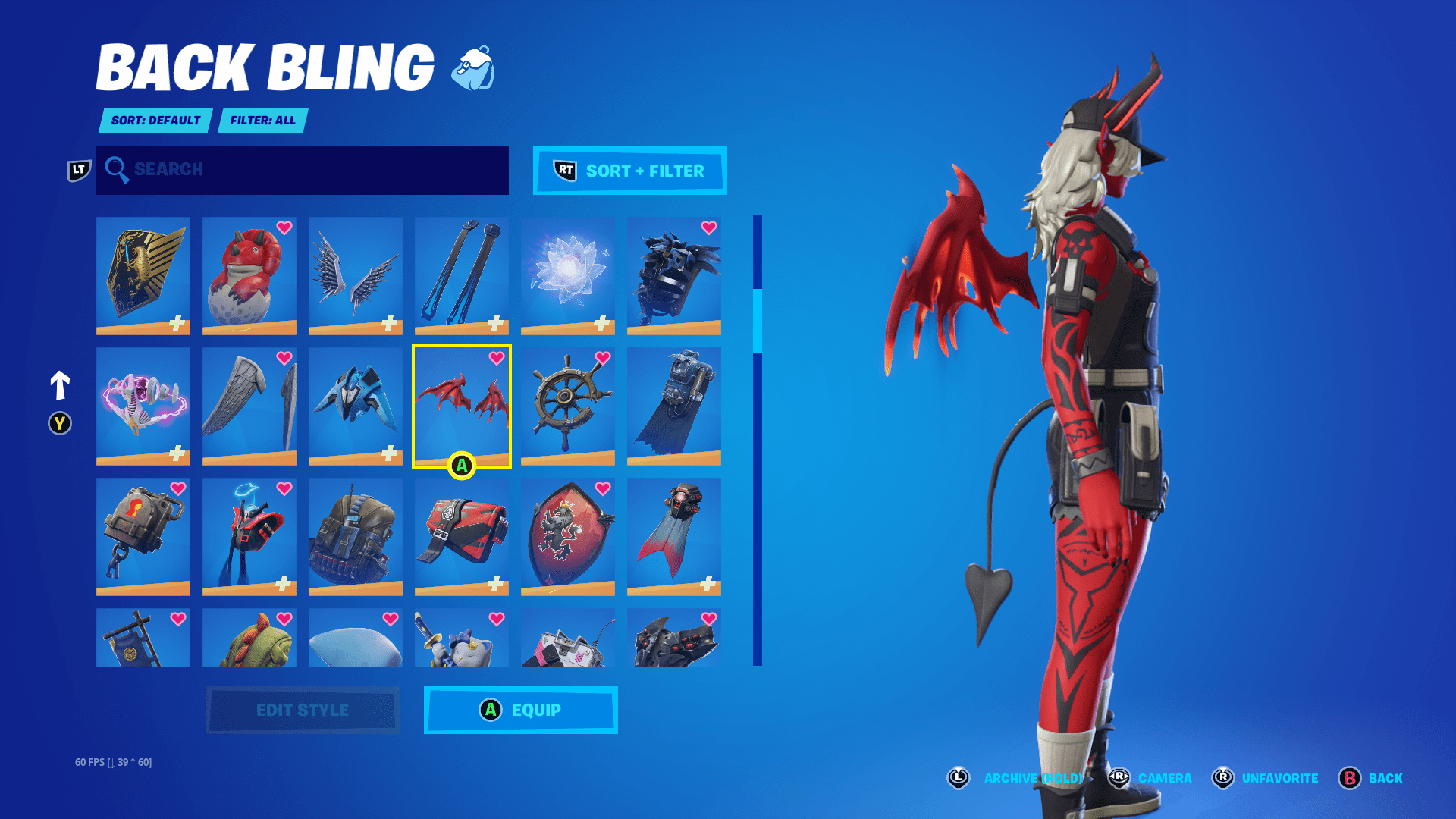Pick the glowing crystal lotus back bling
Image resolution: width=1456 pixels, height=819 pixels.
pyautogui.click(x=568, y=275)
